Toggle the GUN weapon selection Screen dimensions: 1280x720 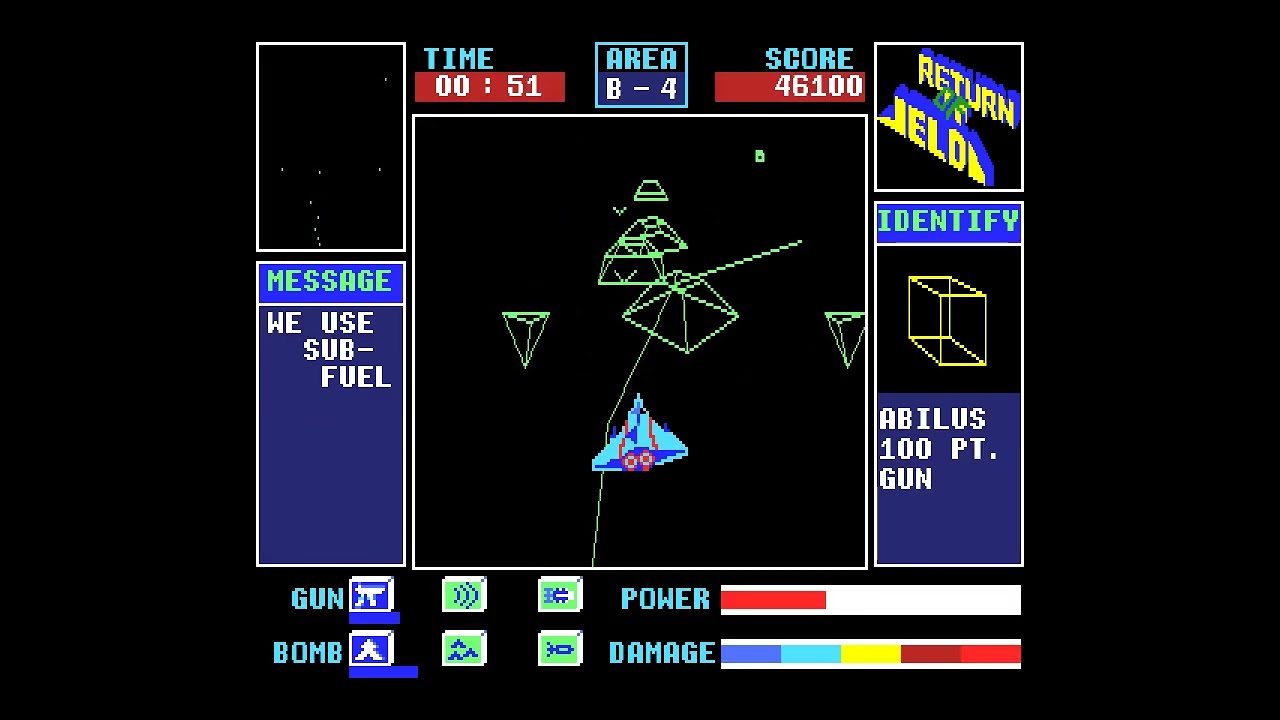click(369, 596)
